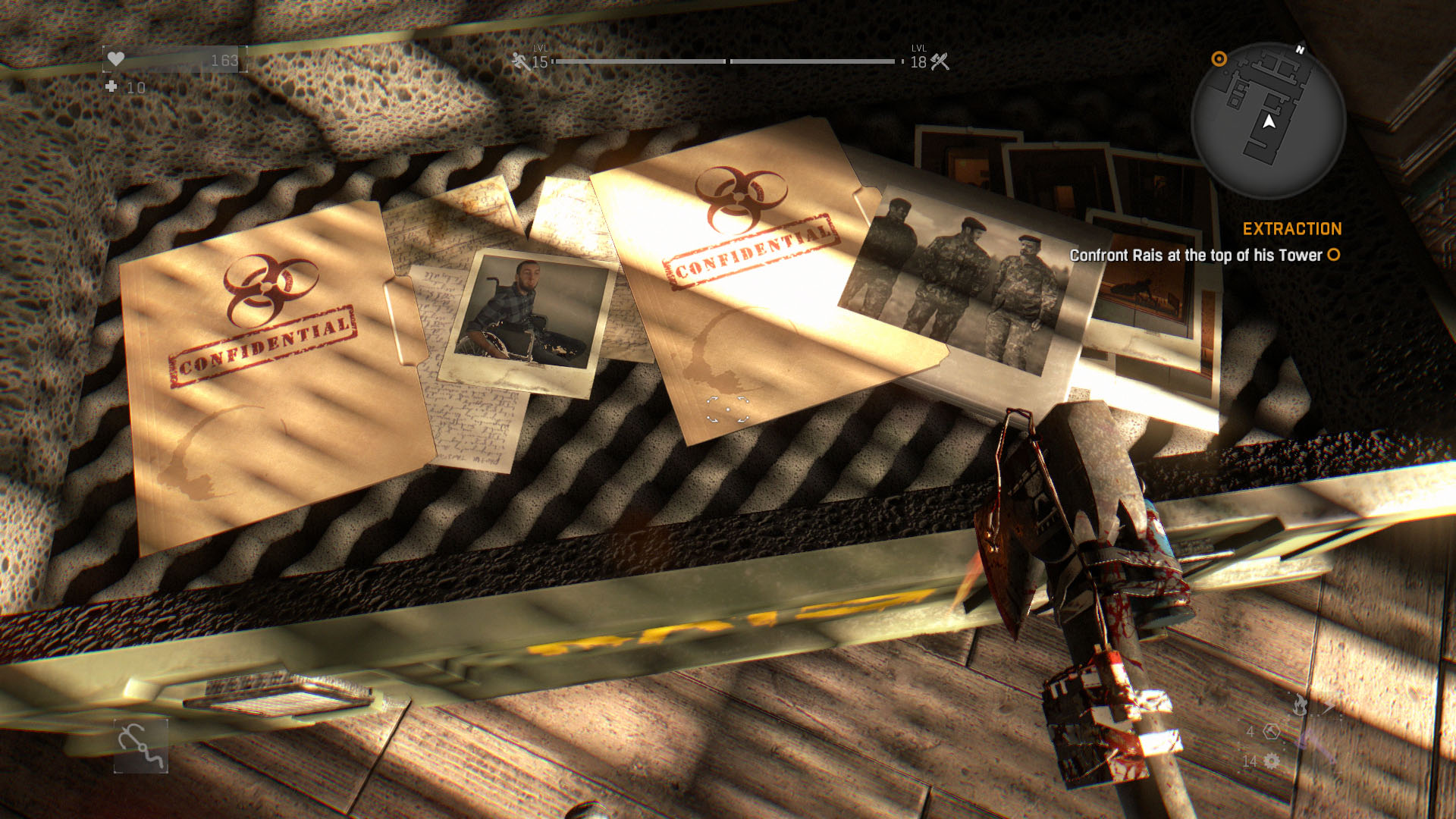Select the hexagon hammer repair icon

pyautogui.click(x=1272, y=732)
